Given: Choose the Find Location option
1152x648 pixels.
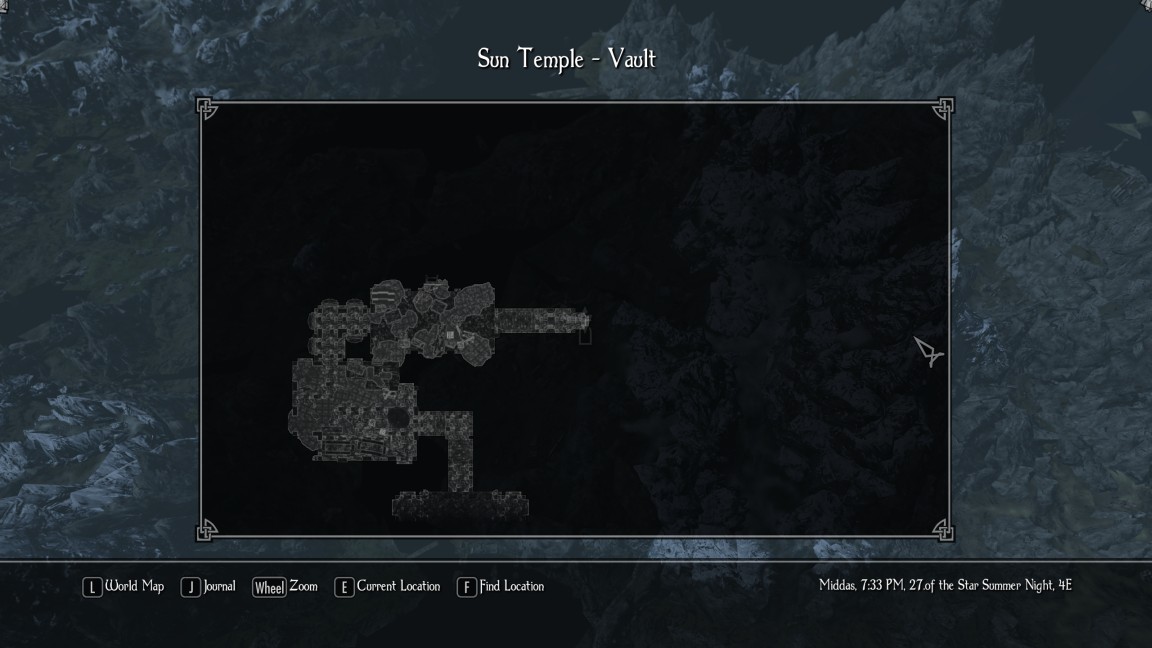Looking at the screenshot, I should (x=501, y=587).
